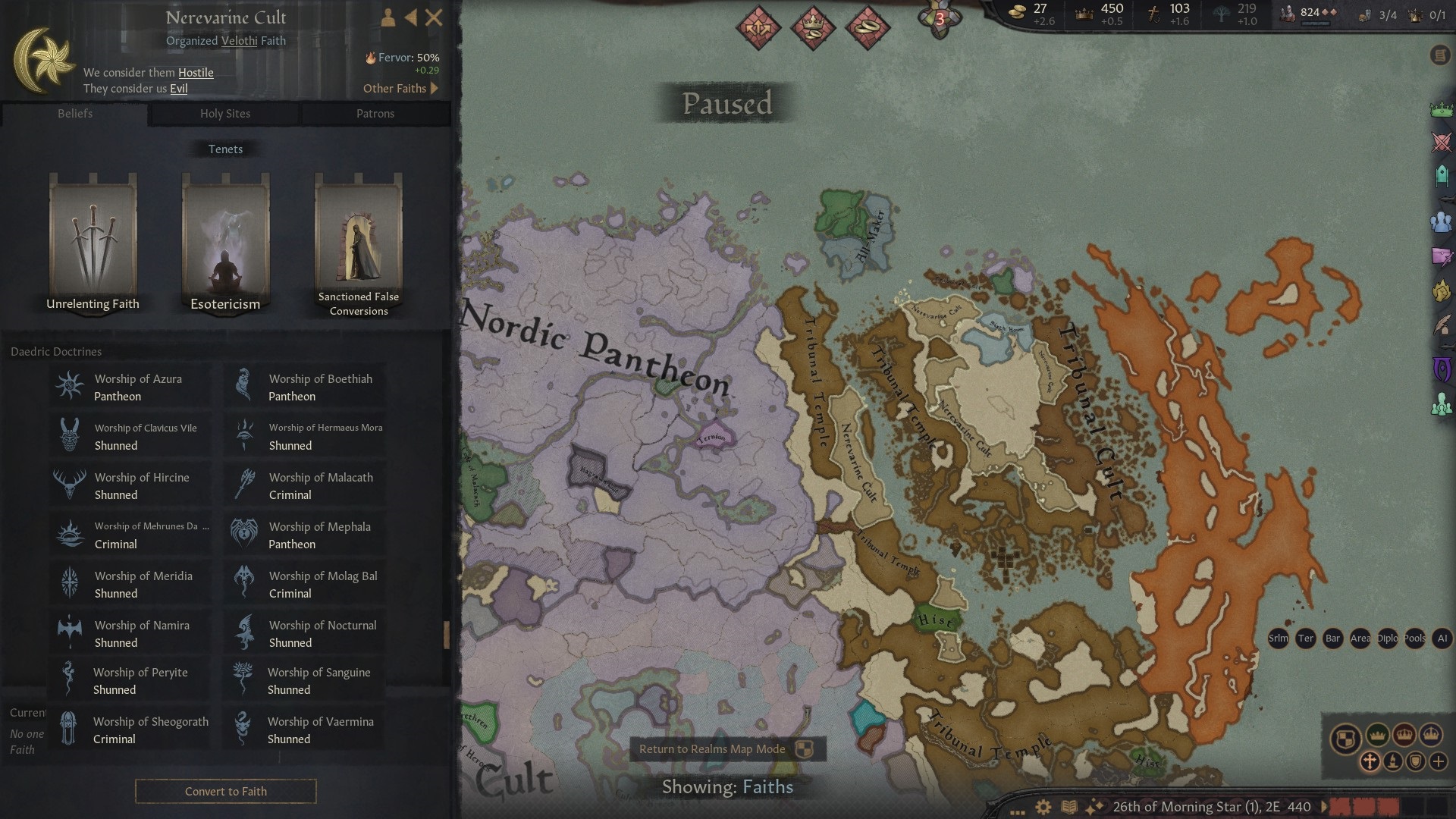
Task: Click the Worship of Azura doctrine icon
Action: 70,385
